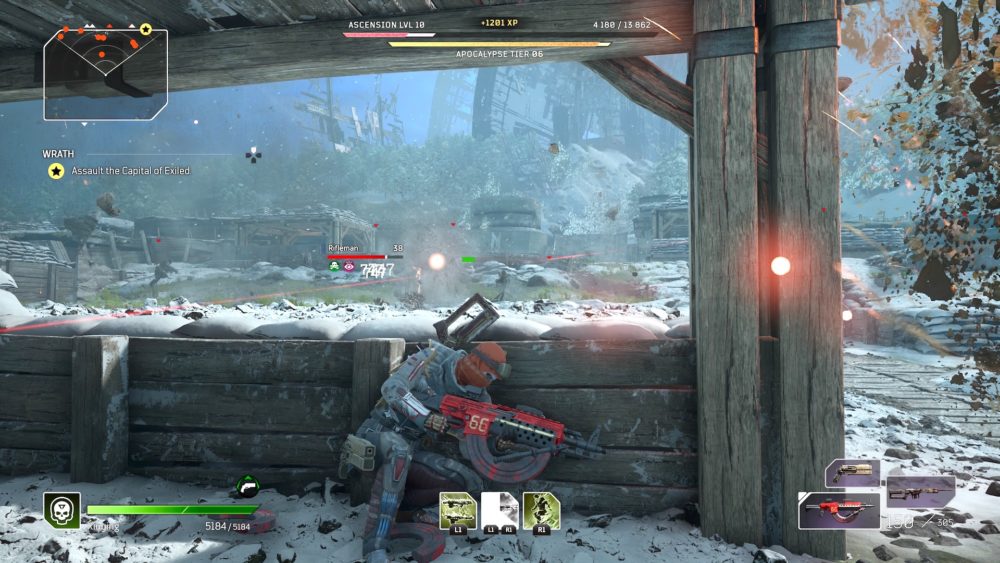Click the skull class emblem
Viewport: 1000px width, 563px height.
61,510
